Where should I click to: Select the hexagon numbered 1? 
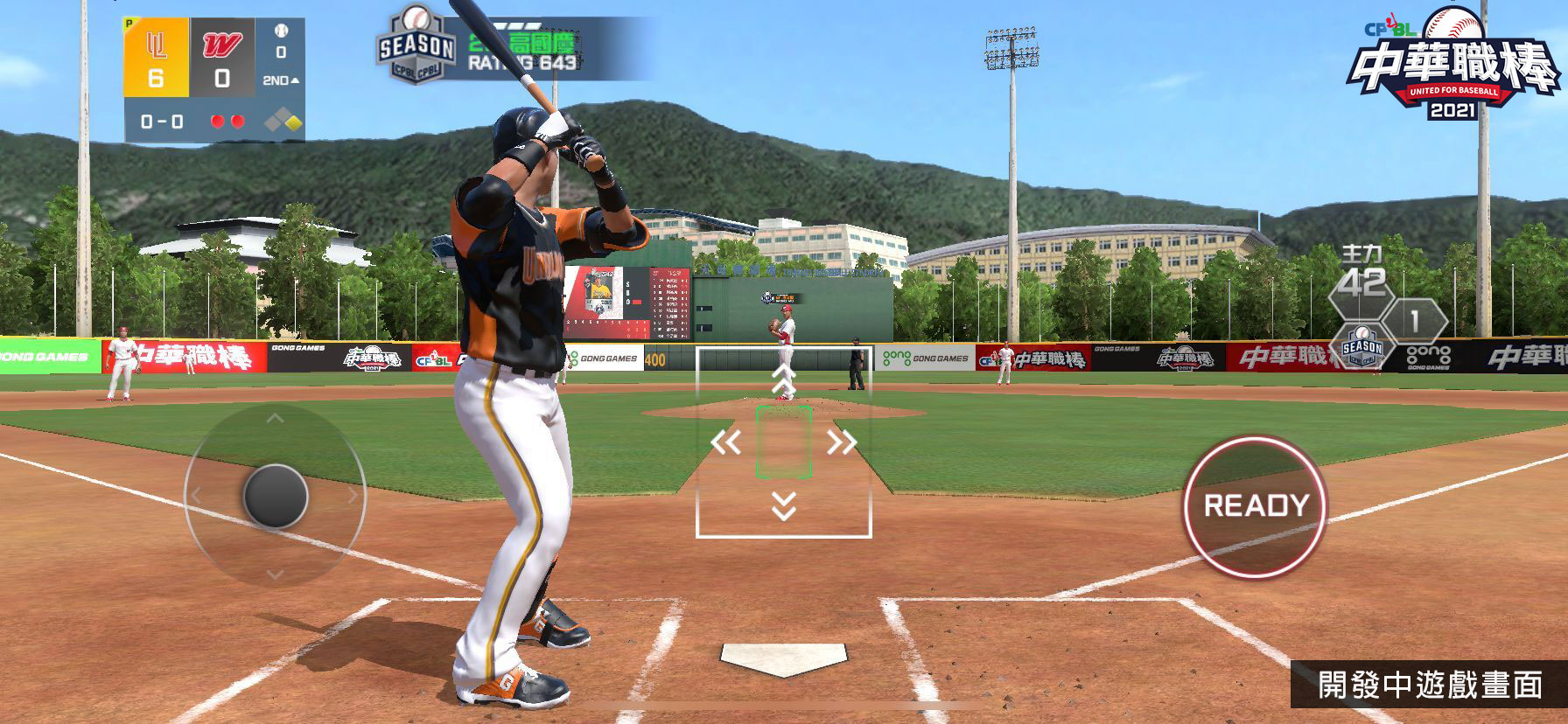click(1414, 321)
